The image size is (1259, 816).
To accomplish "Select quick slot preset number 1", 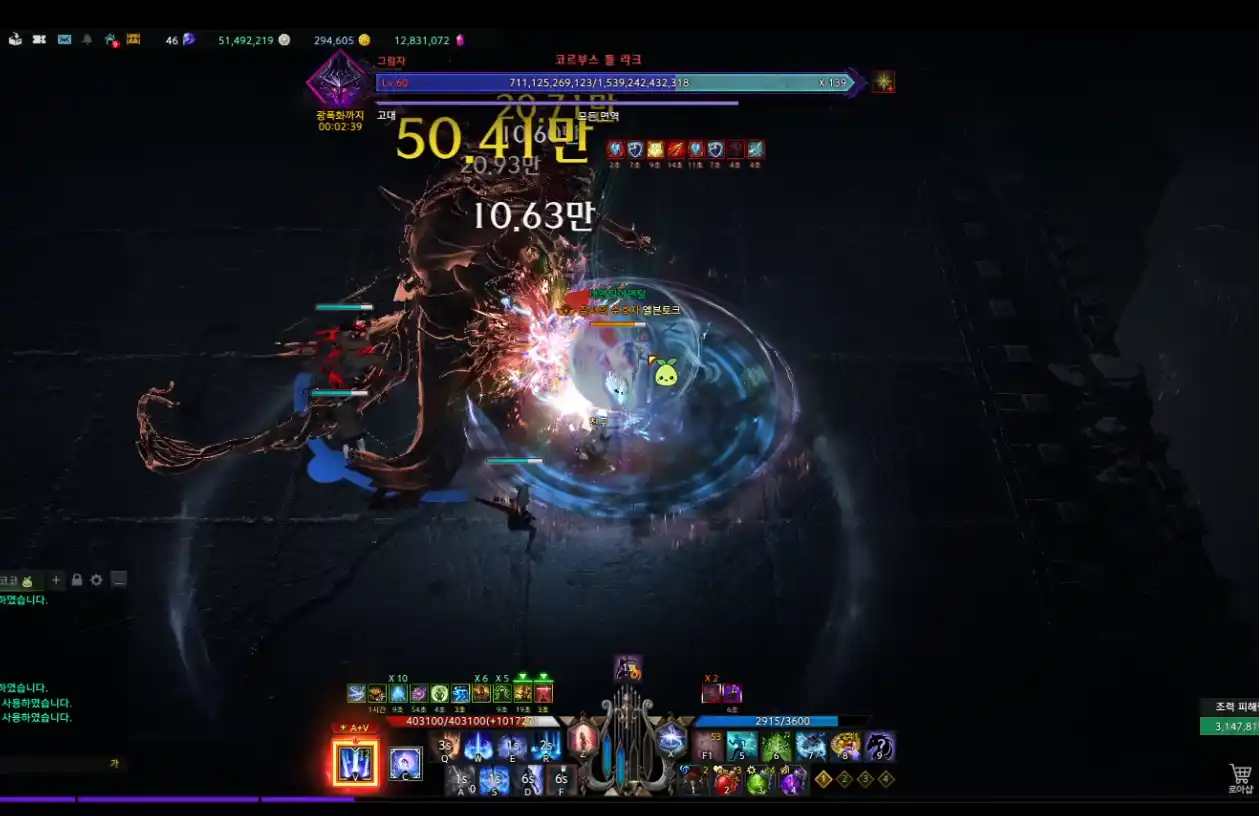I will pos(823,779).
